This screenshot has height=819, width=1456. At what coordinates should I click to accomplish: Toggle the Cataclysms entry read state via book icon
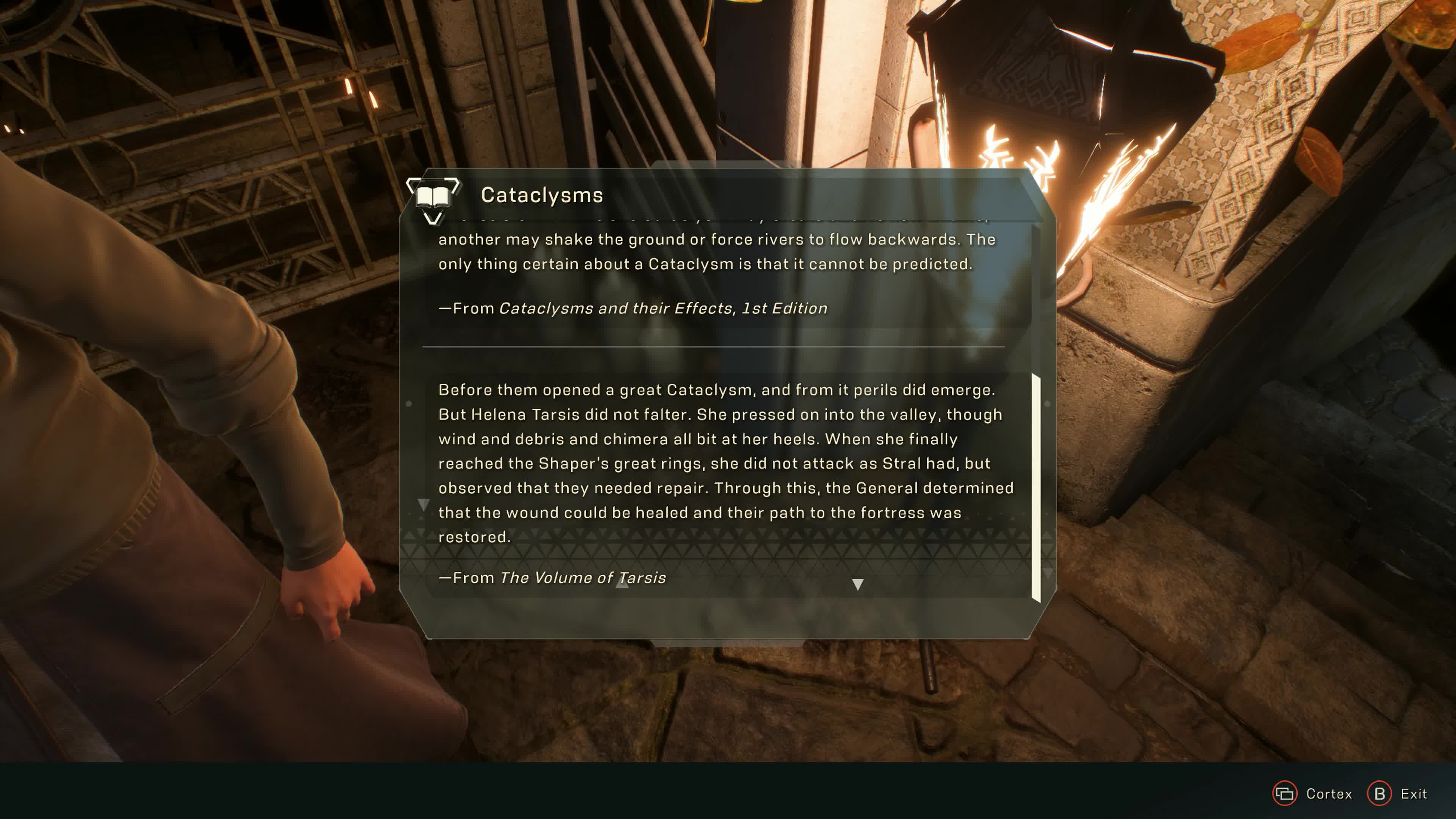click(x=433, y=197)
